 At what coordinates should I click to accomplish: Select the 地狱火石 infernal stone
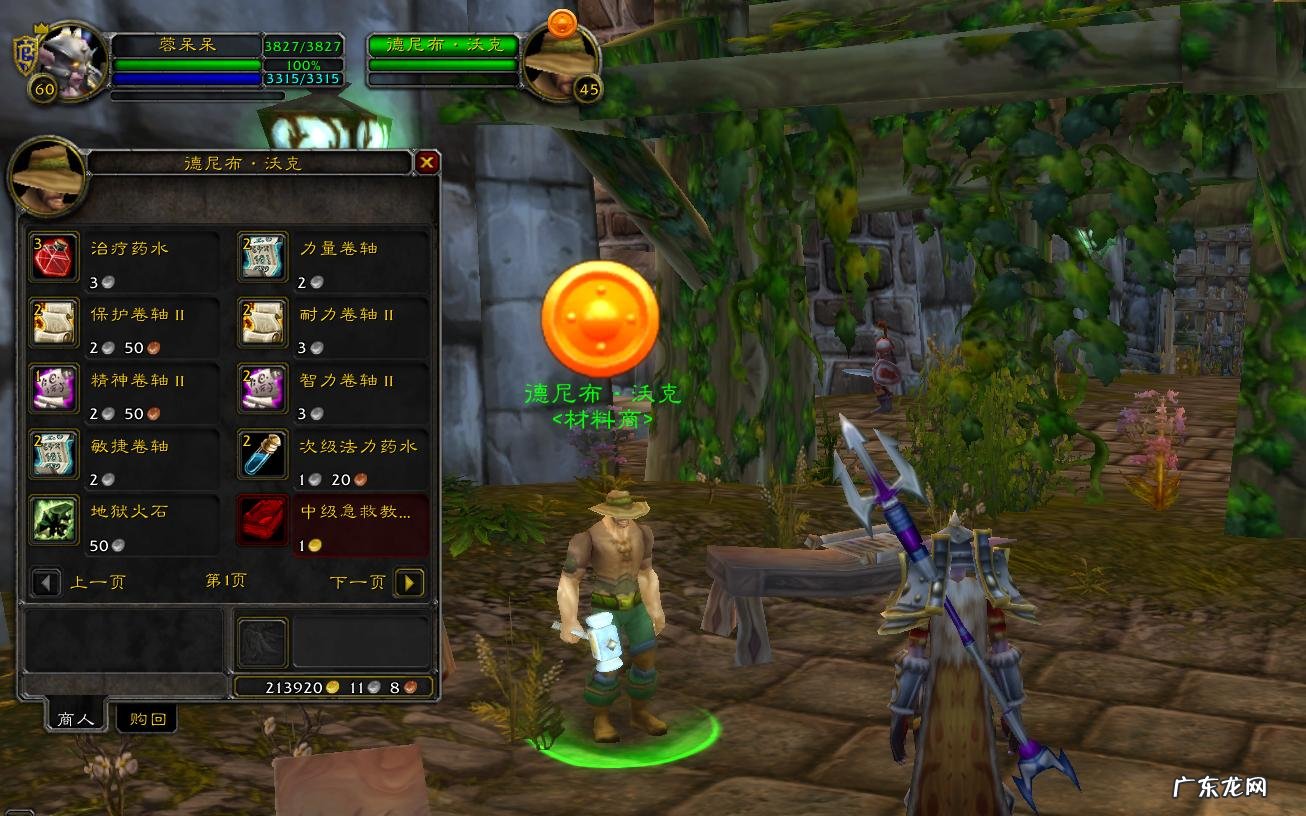pyautogui.click(x=53, y=521)
